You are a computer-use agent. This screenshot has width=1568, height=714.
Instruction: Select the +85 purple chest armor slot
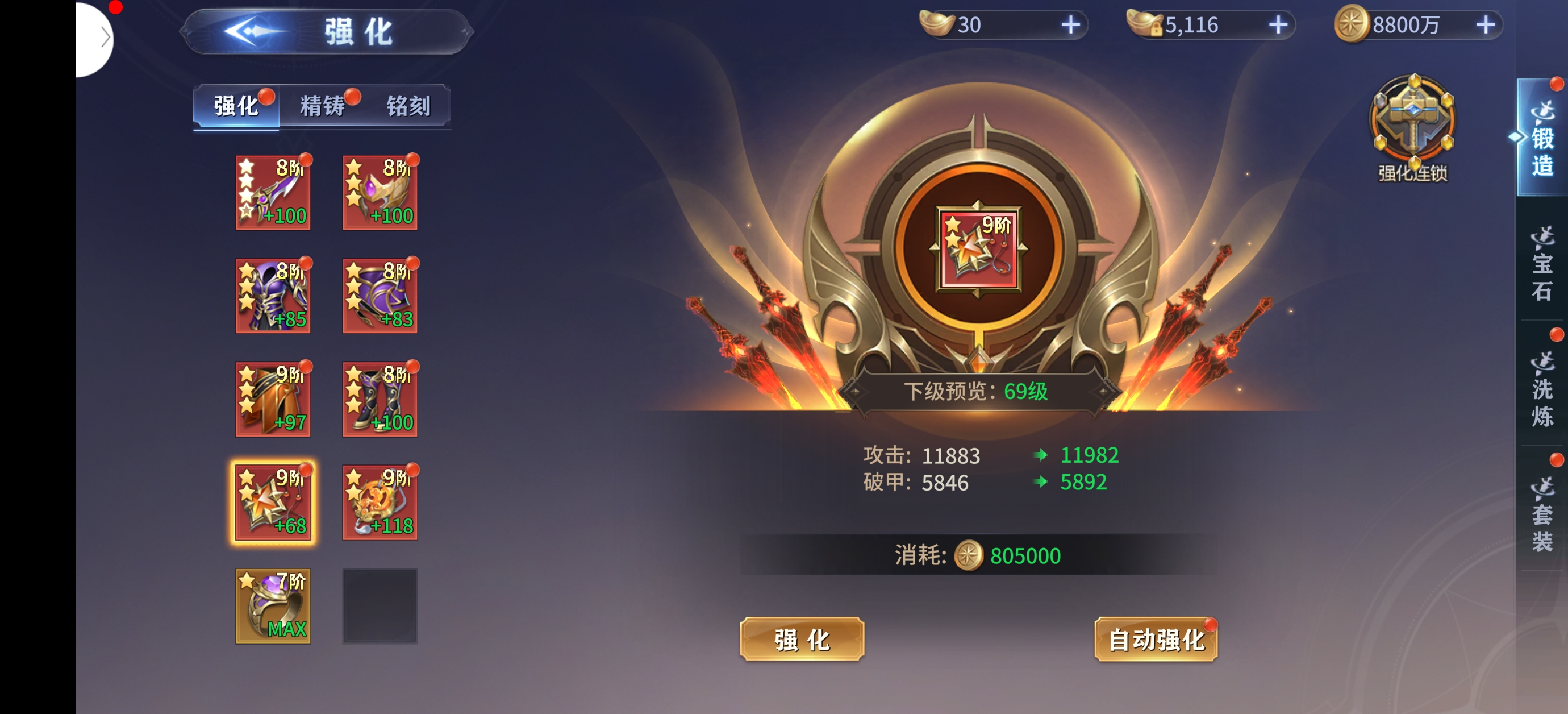click(273, 296)
